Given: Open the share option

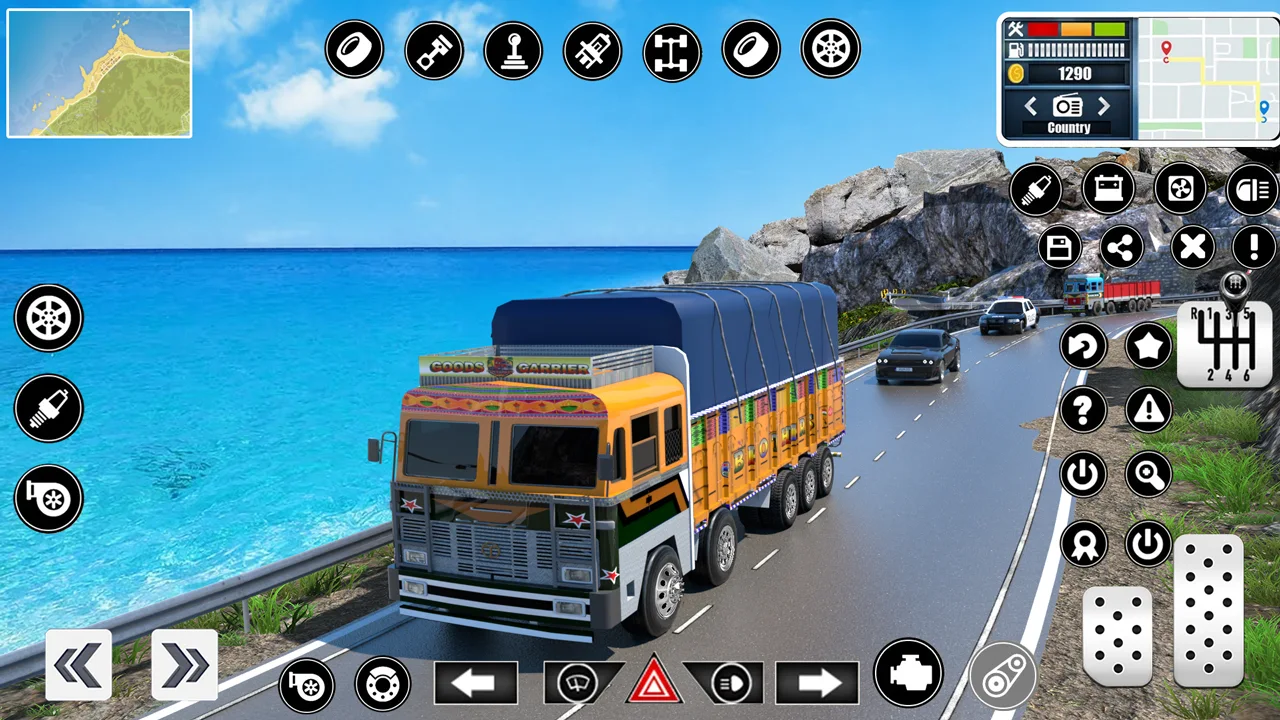Looking at the screenshot, I should pyautogui.click(x=1121, y=247).
